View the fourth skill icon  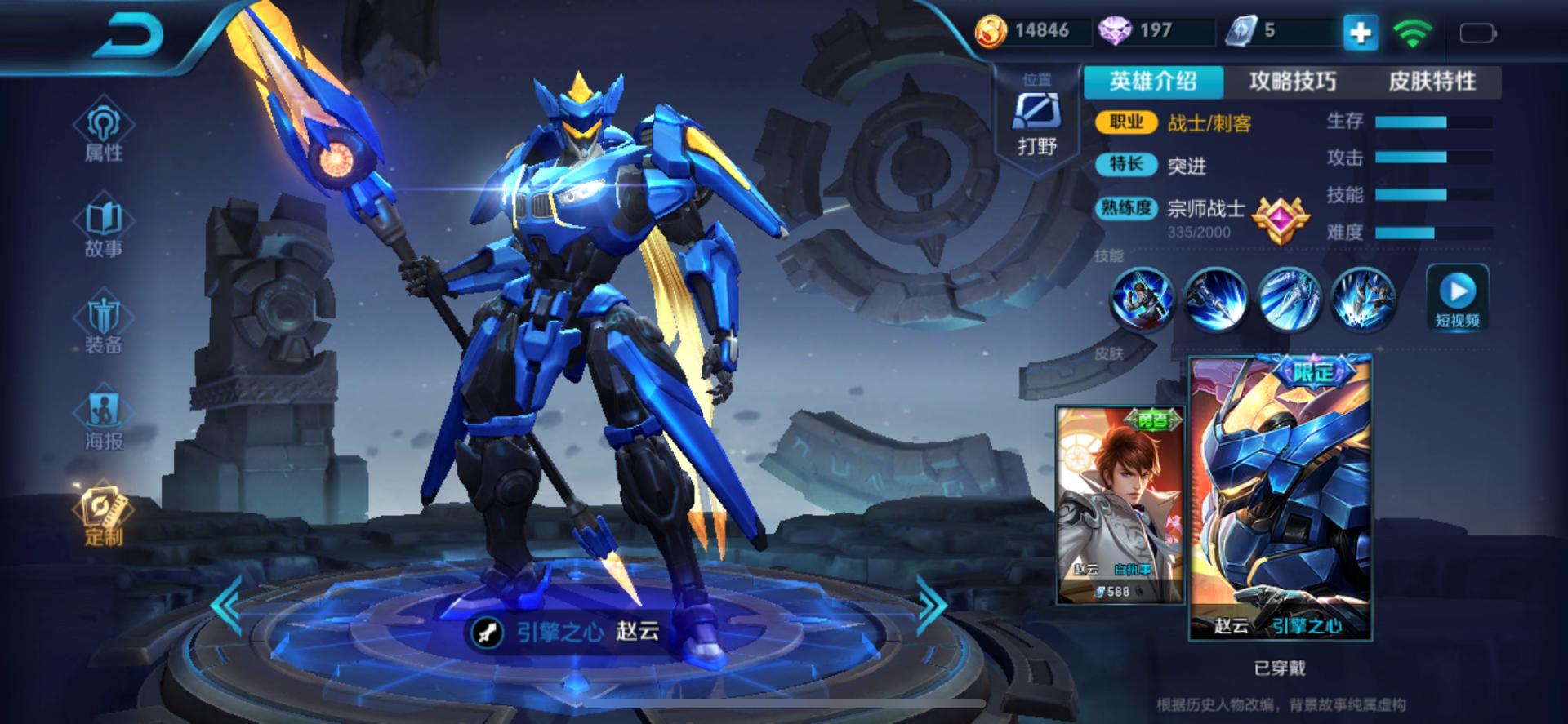[1362, 299]
